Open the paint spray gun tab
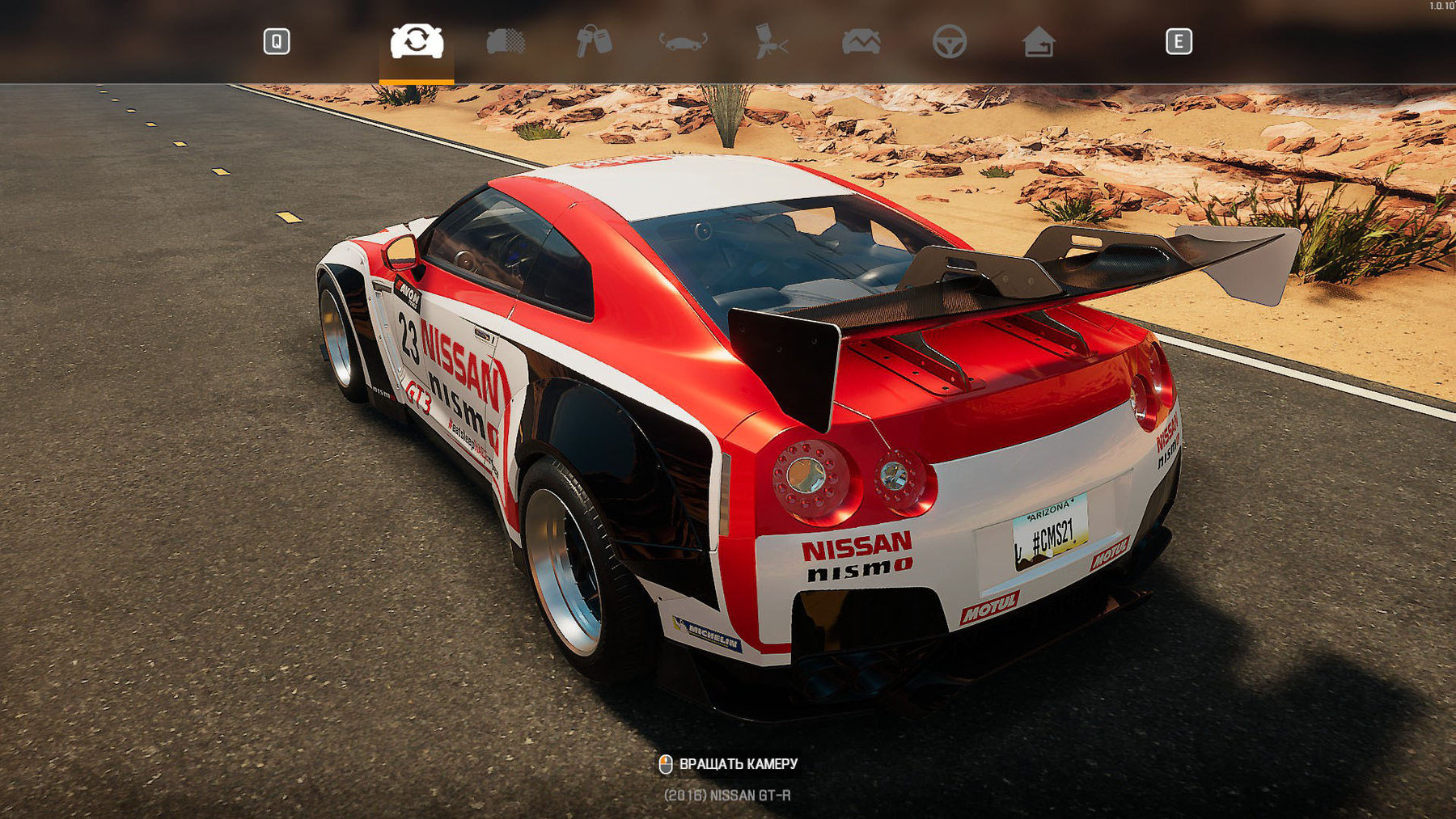 tap(772, 41)
